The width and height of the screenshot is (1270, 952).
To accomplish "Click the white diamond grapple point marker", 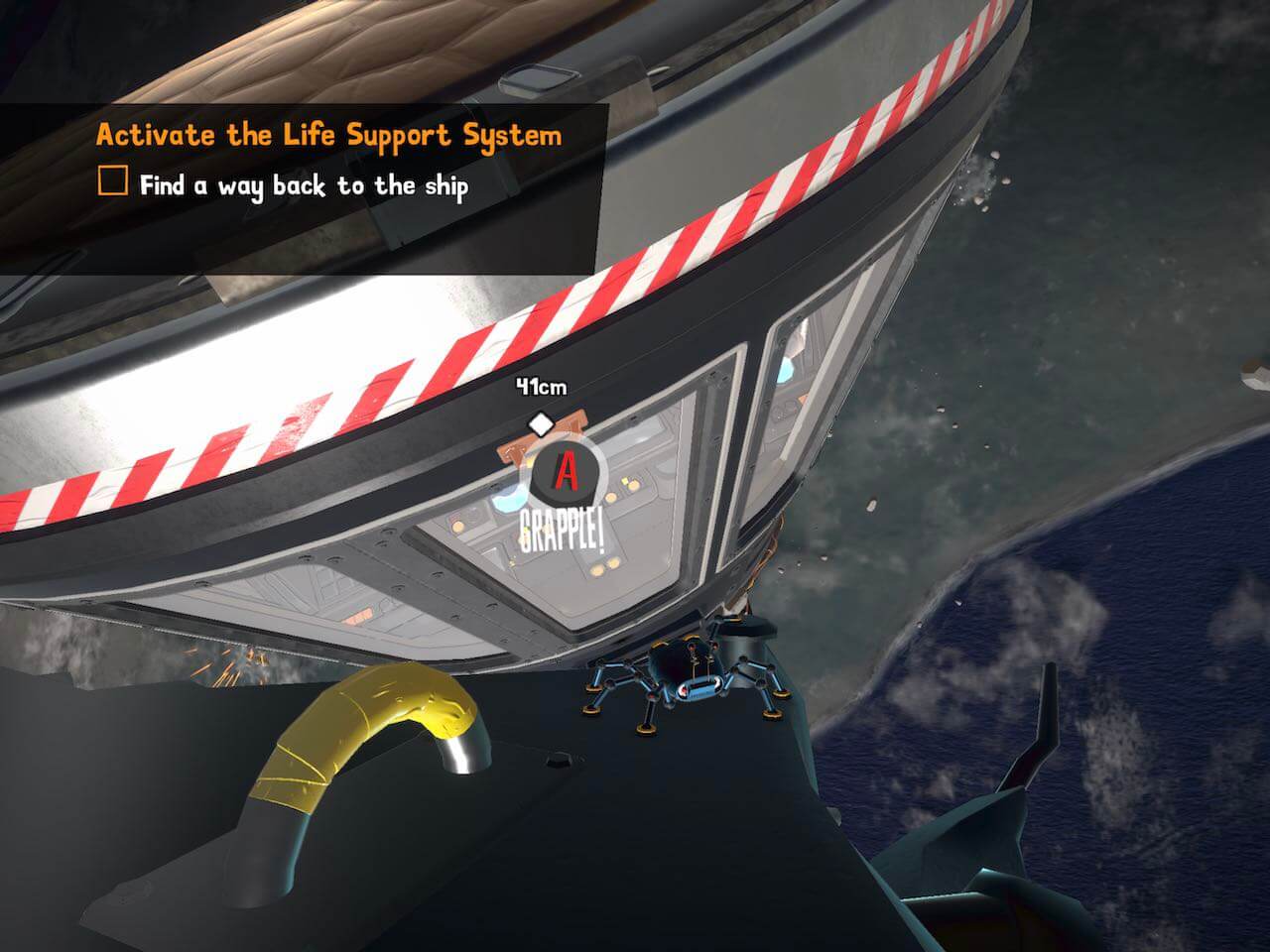I will coord(540,424).
